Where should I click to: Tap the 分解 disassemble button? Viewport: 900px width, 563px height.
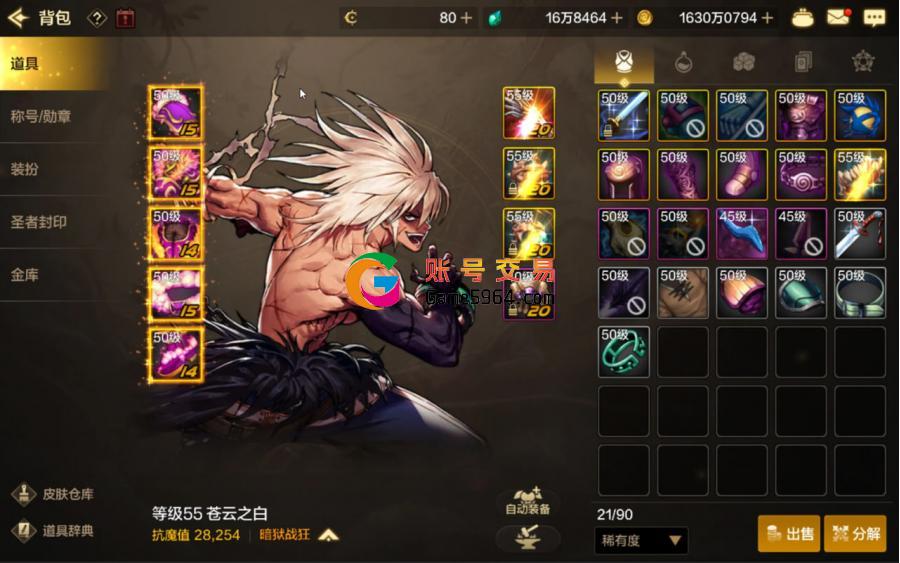point(855,534)
